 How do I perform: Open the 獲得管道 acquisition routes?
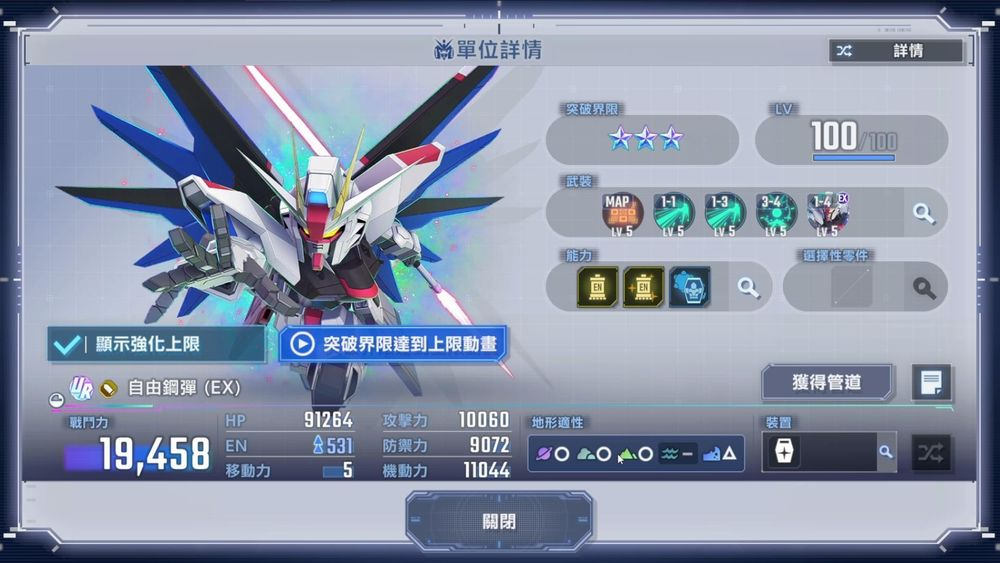826,382
